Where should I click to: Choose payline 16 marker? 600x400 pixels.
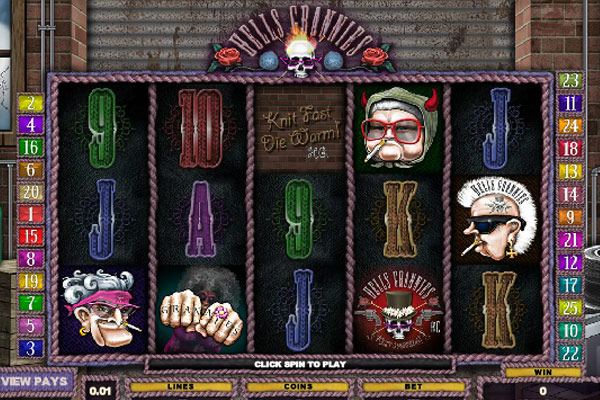[30, 147]
